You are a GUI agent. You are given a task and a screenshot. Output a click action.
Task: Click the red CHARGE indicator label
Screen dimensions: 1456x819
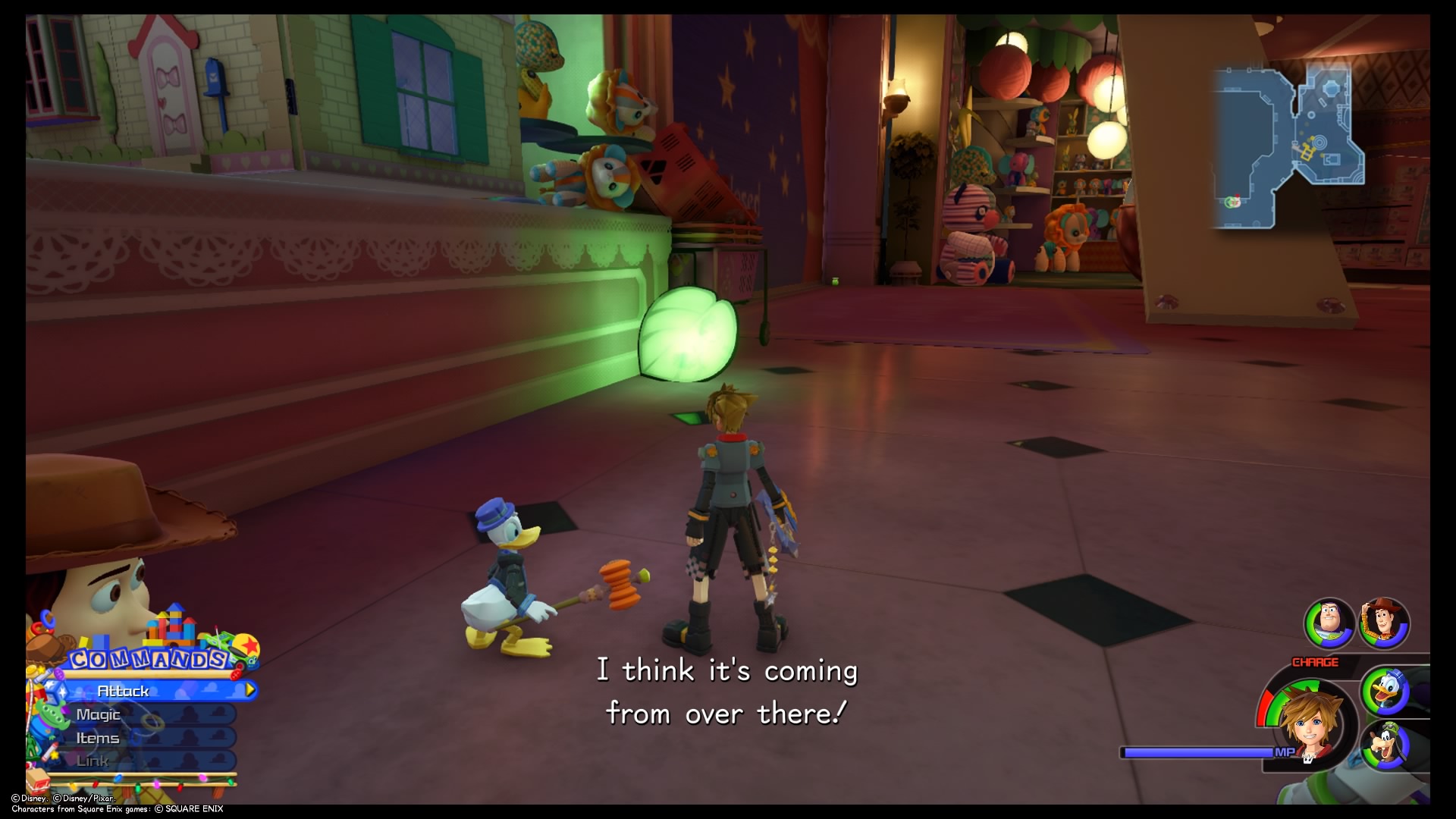[x=1315, y=661]
